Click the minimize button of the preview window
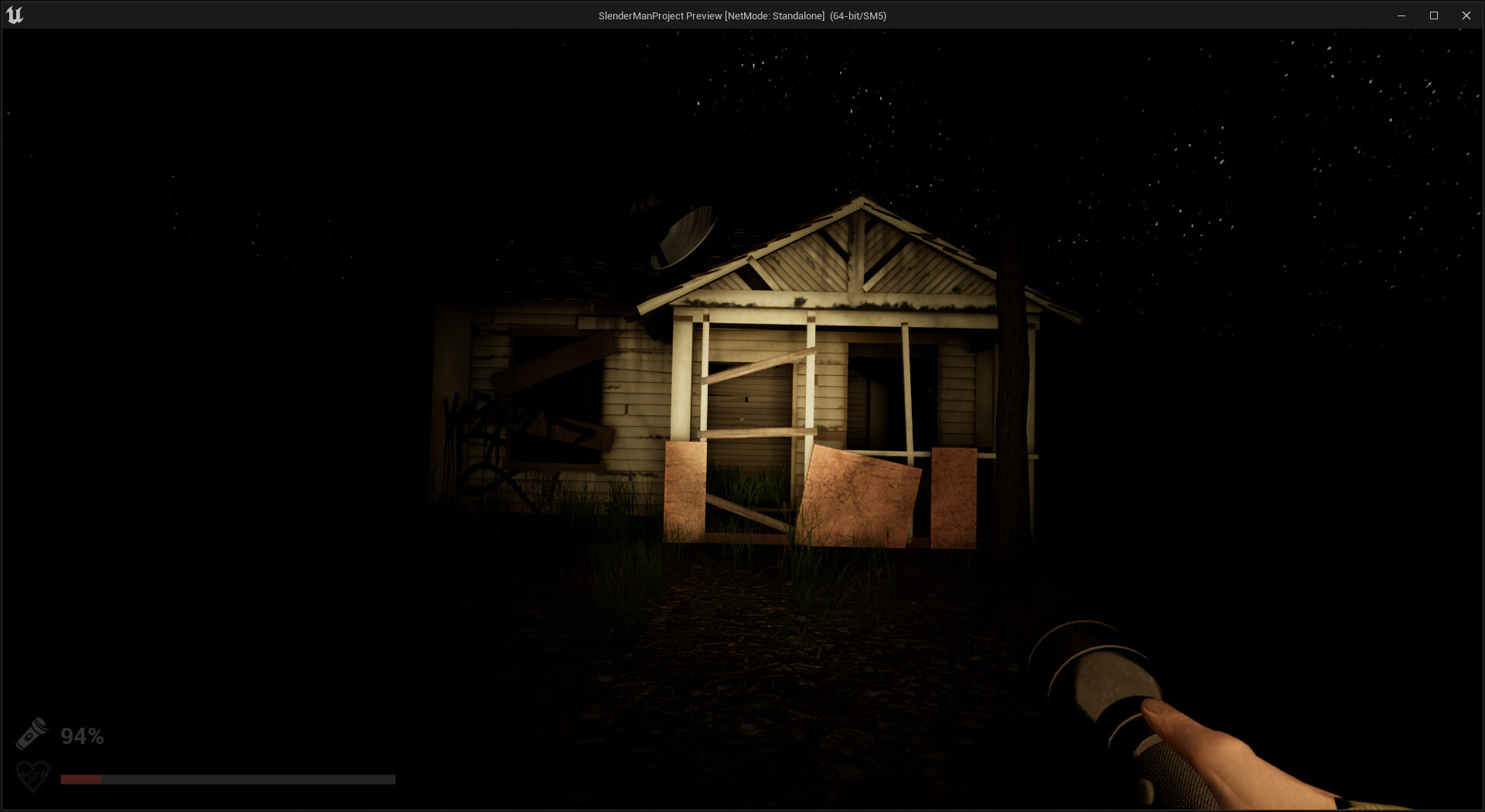 tap(1401, 15)
